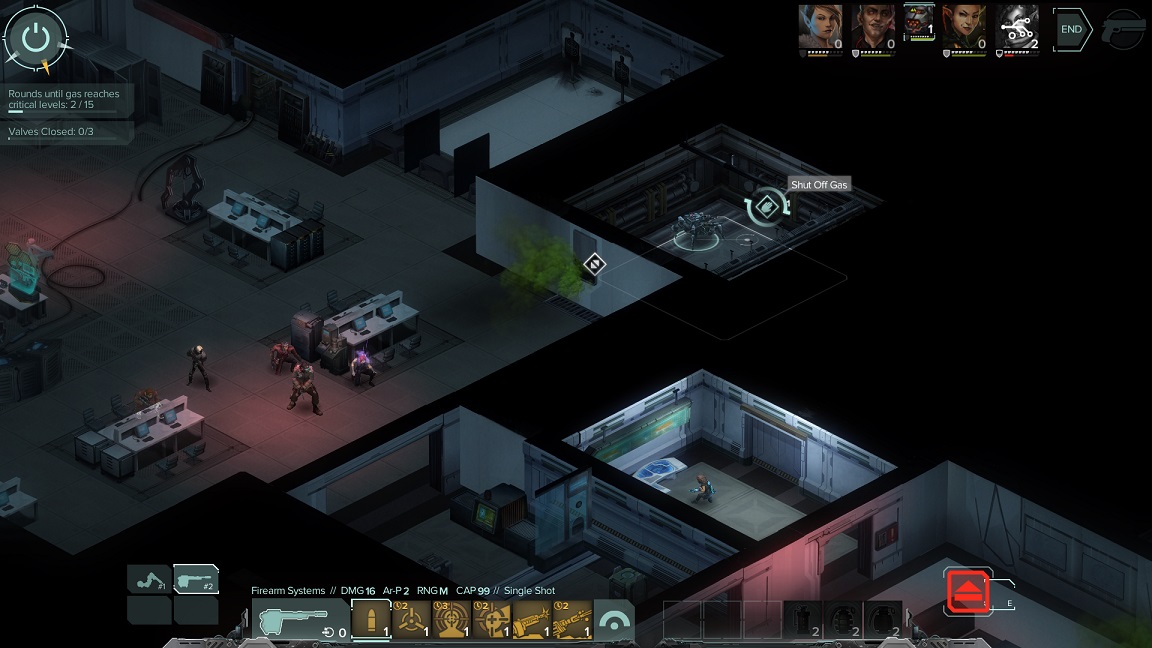Switch to weapon slot #2
The height and width of the screenshot is (648, 1152).
(x=196, y=579)
